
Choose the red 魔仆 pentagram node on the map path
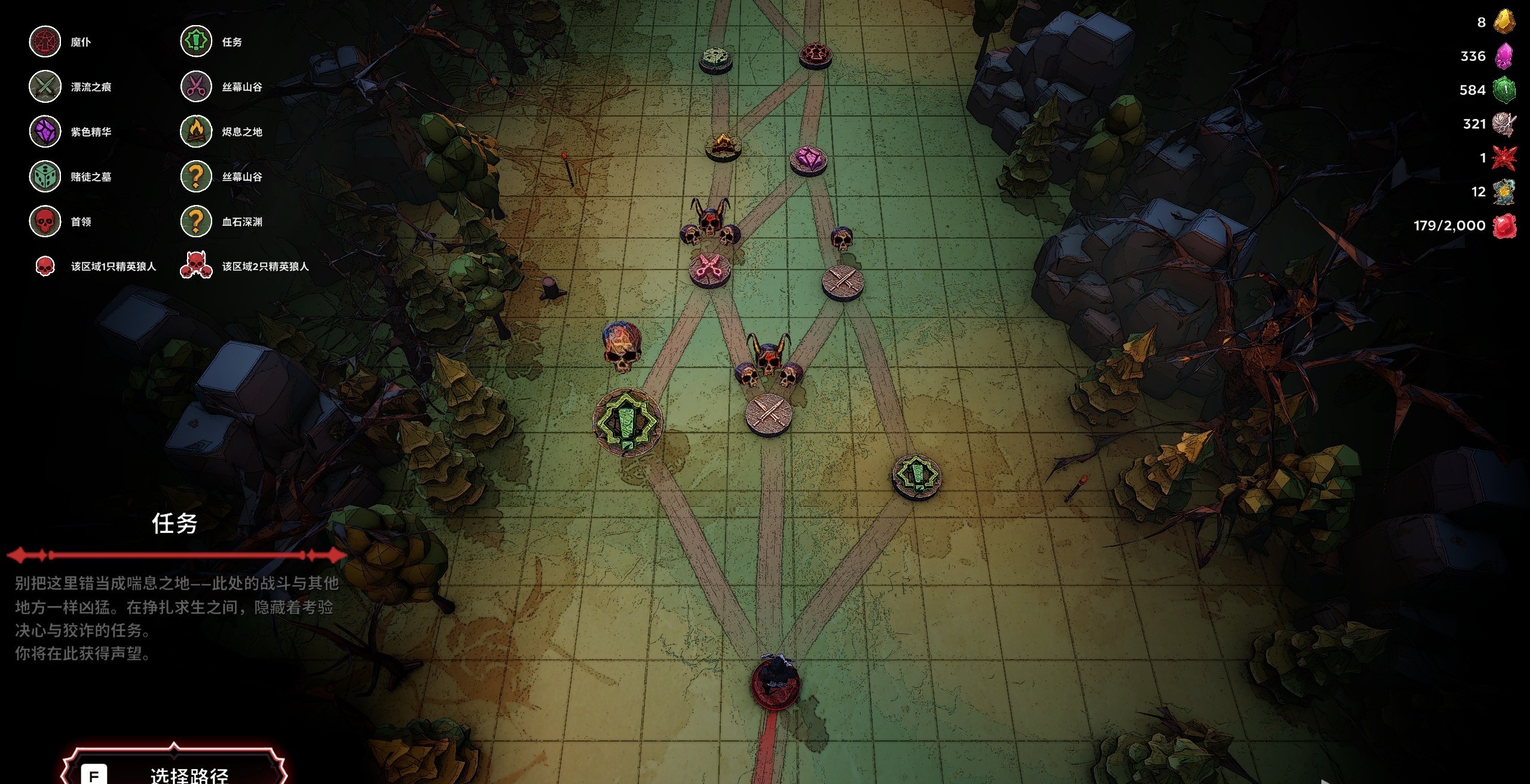click(815, 55)
